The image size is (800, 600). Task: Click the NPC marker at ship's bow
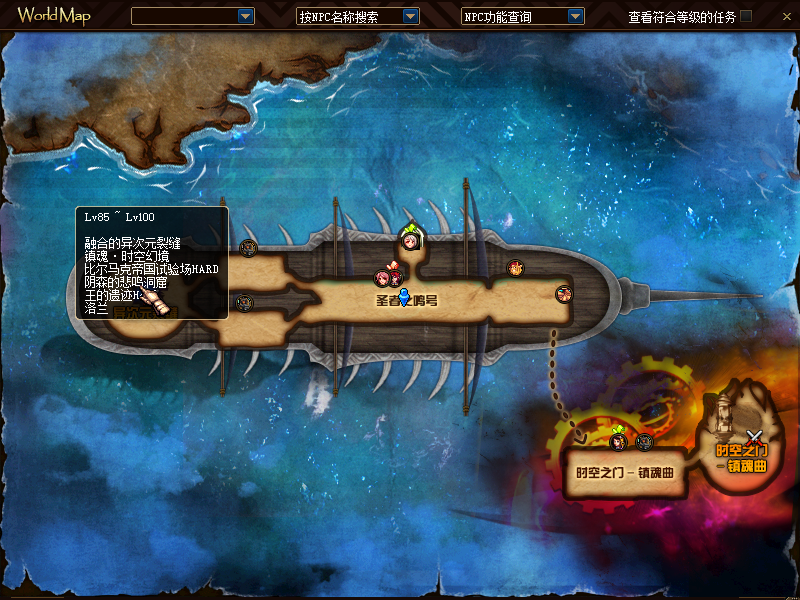pos(564,293)
